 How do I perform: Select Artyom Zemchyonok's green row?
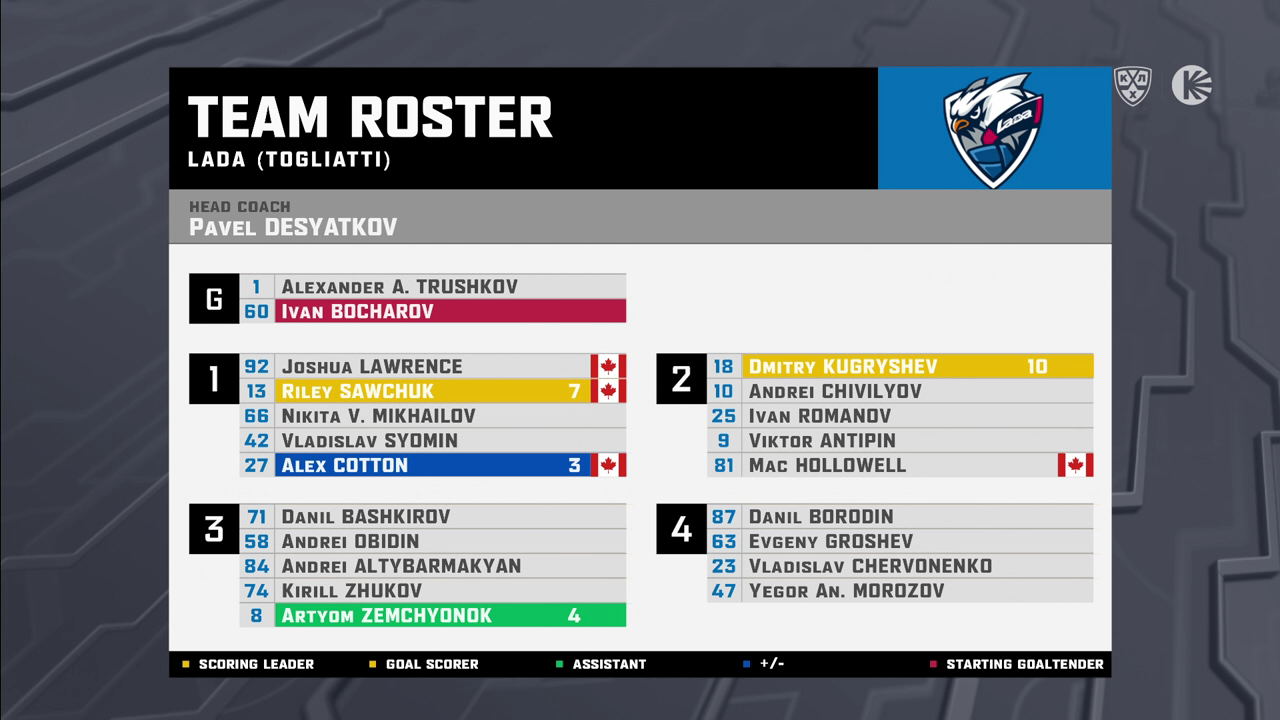[432, 615]
